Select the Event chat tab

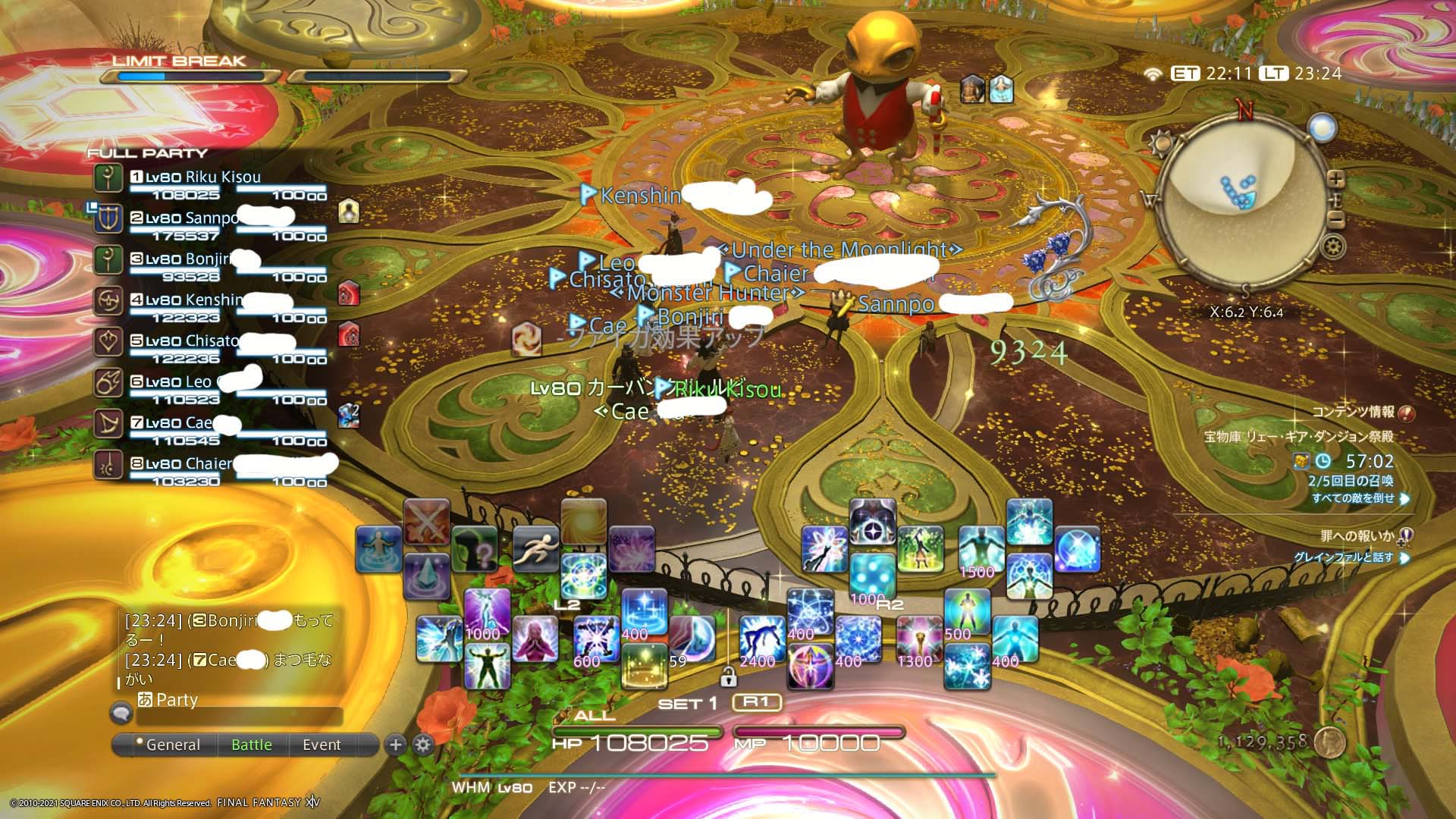[322, 745]
